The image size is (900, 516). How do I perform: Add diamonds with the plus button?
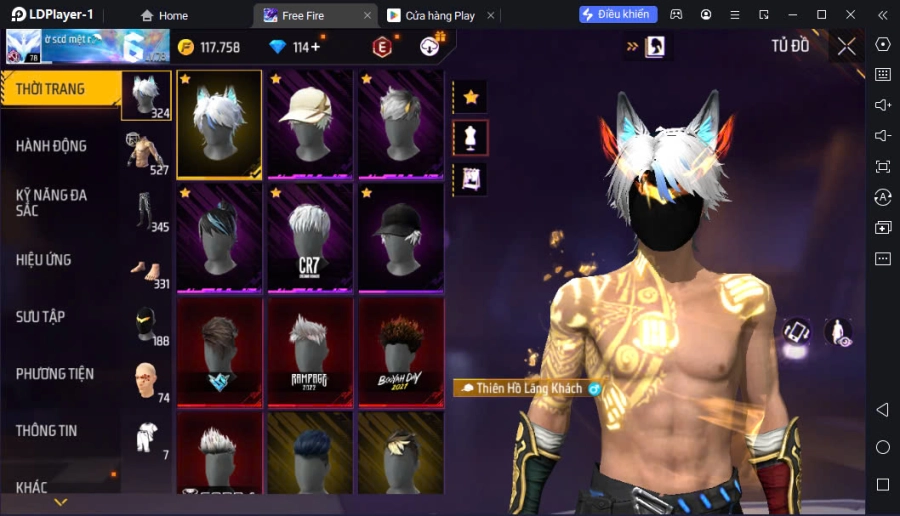point(316,47)
